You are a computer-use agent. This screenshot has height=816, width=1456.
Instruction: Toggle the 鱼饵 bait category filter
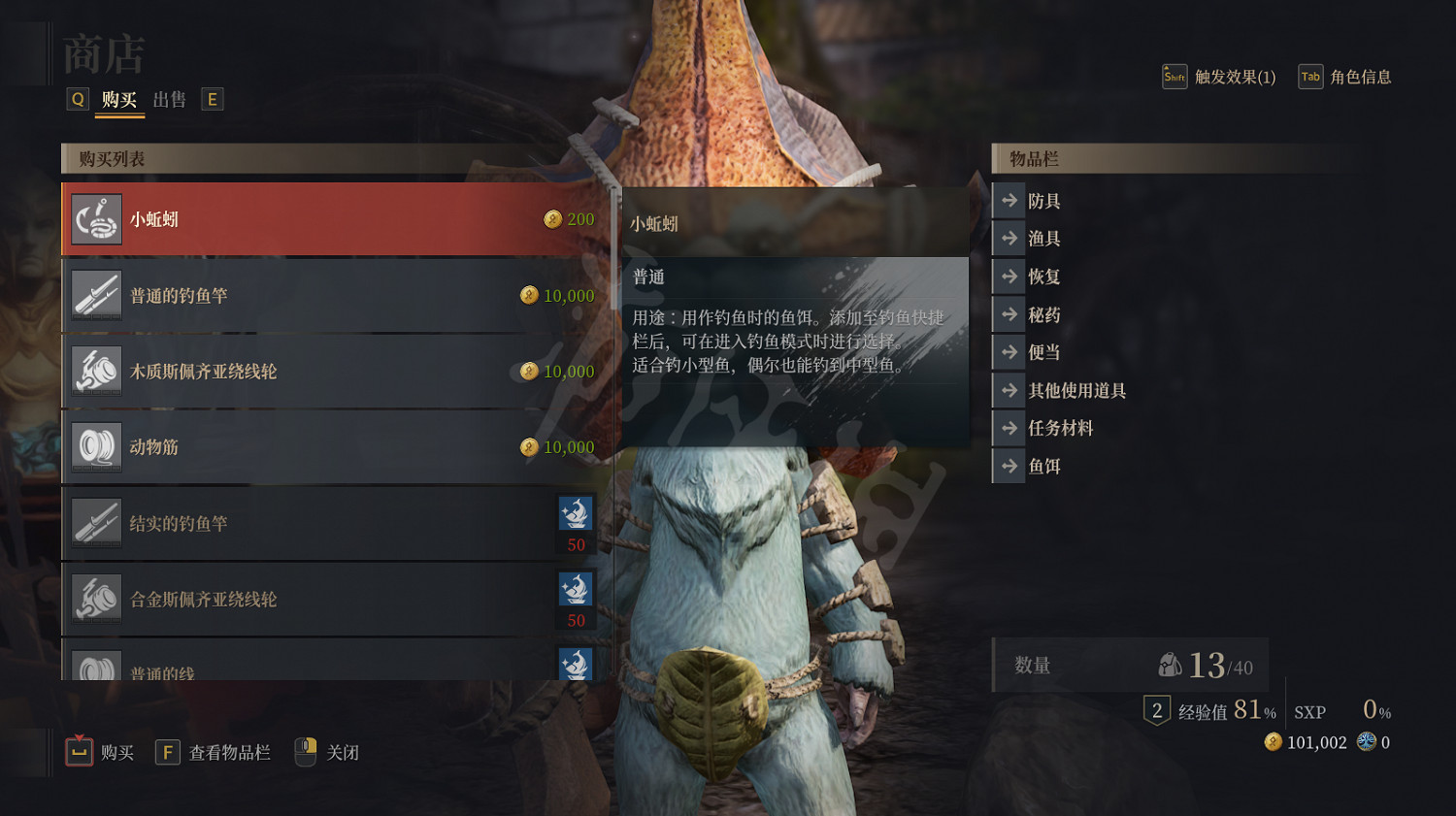(1041, 465)
